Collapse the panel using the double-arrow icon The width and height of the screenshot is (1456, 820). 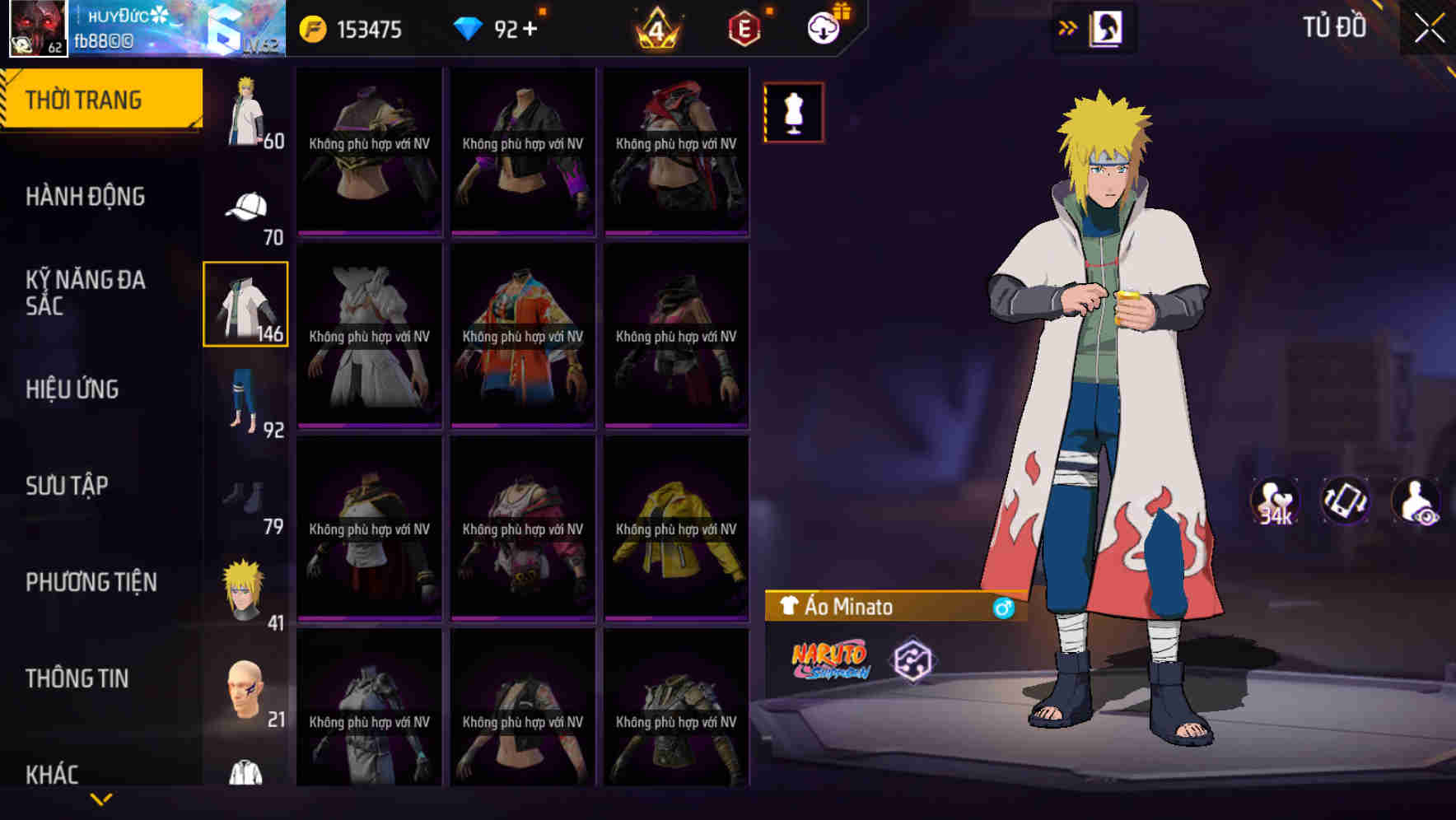point(1066,27)
